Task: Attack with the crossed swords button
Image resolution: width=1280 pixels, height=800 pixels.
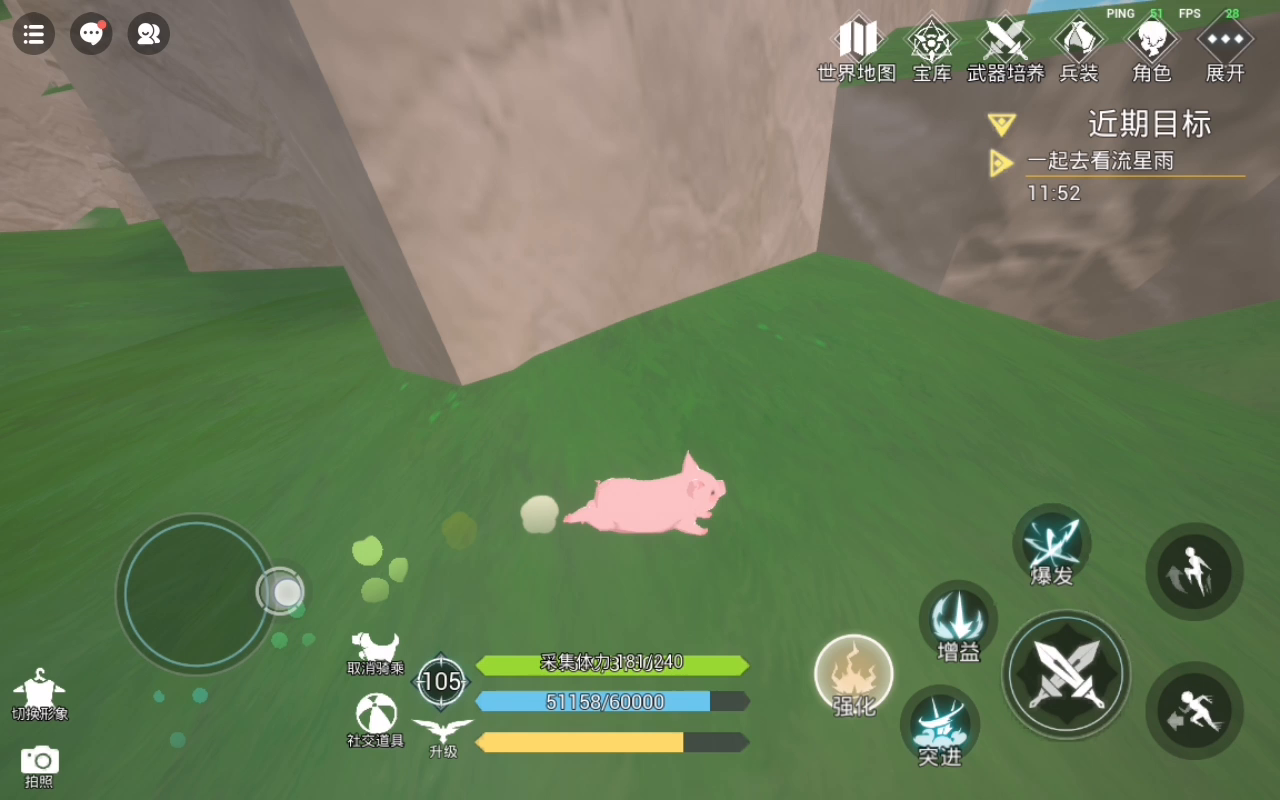Action: [1066, 675]
